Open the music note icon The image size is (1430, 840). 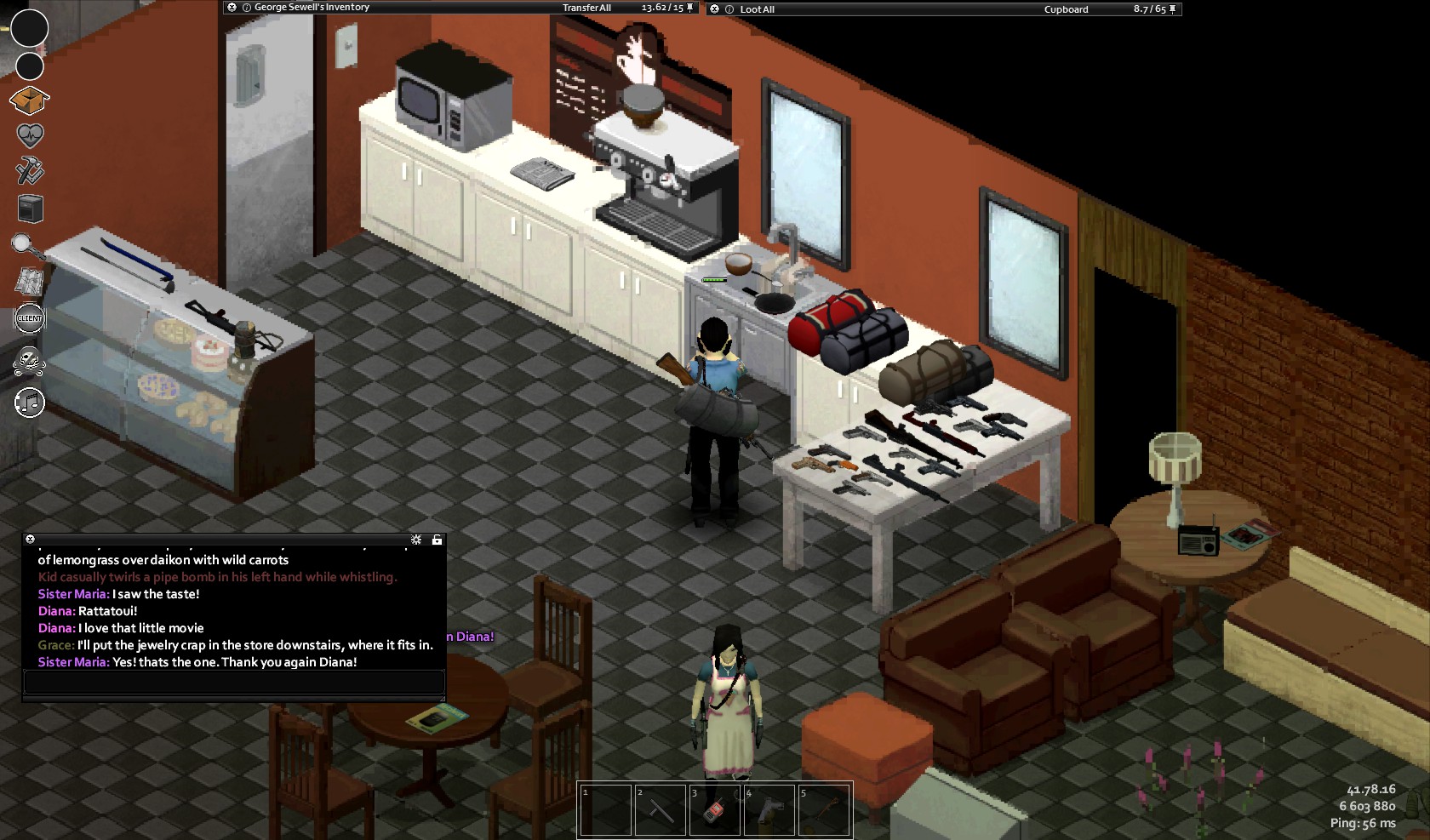(x=30, y=403)
